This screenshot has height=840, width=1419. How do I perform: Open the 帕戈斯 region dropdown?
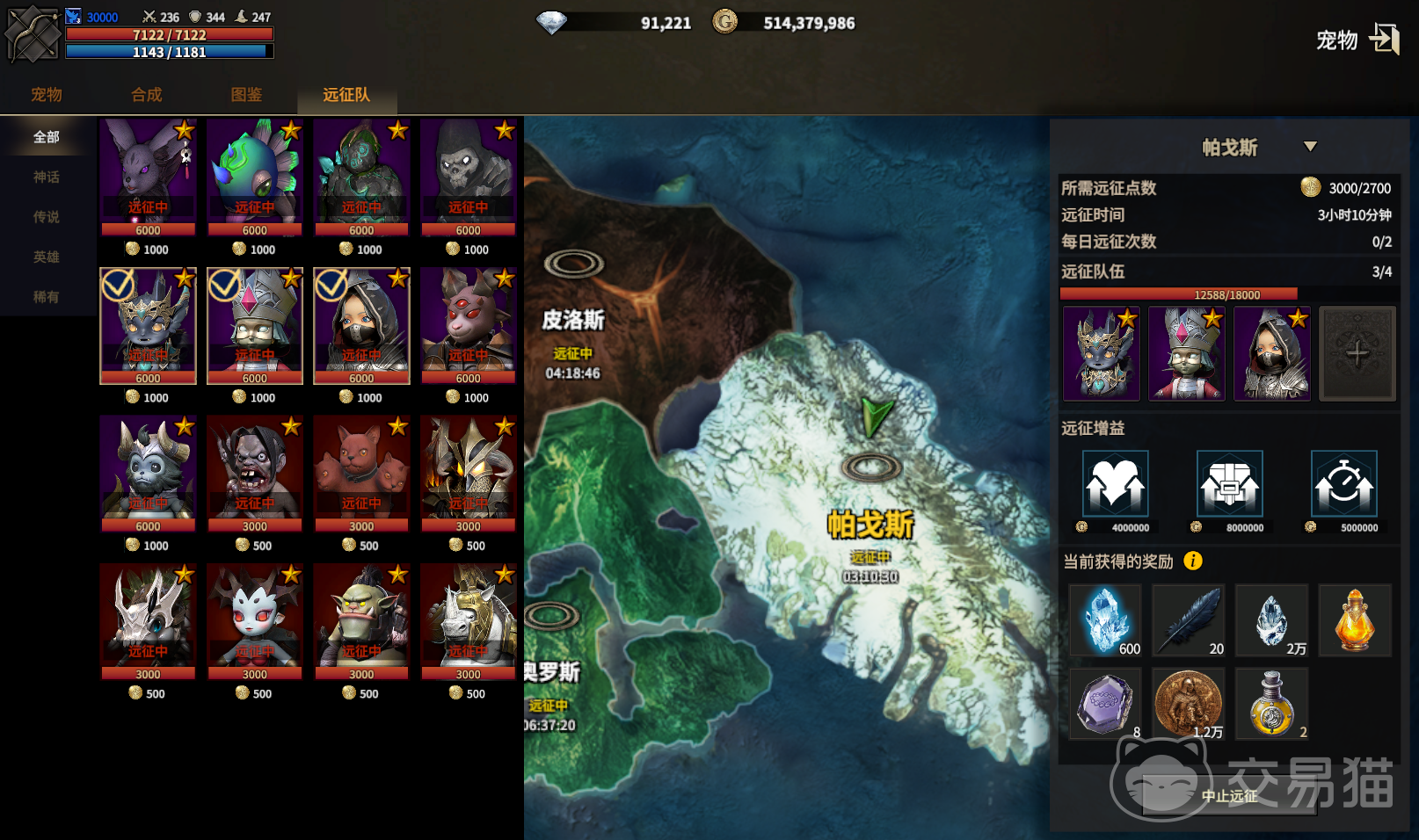point(1310,147)
